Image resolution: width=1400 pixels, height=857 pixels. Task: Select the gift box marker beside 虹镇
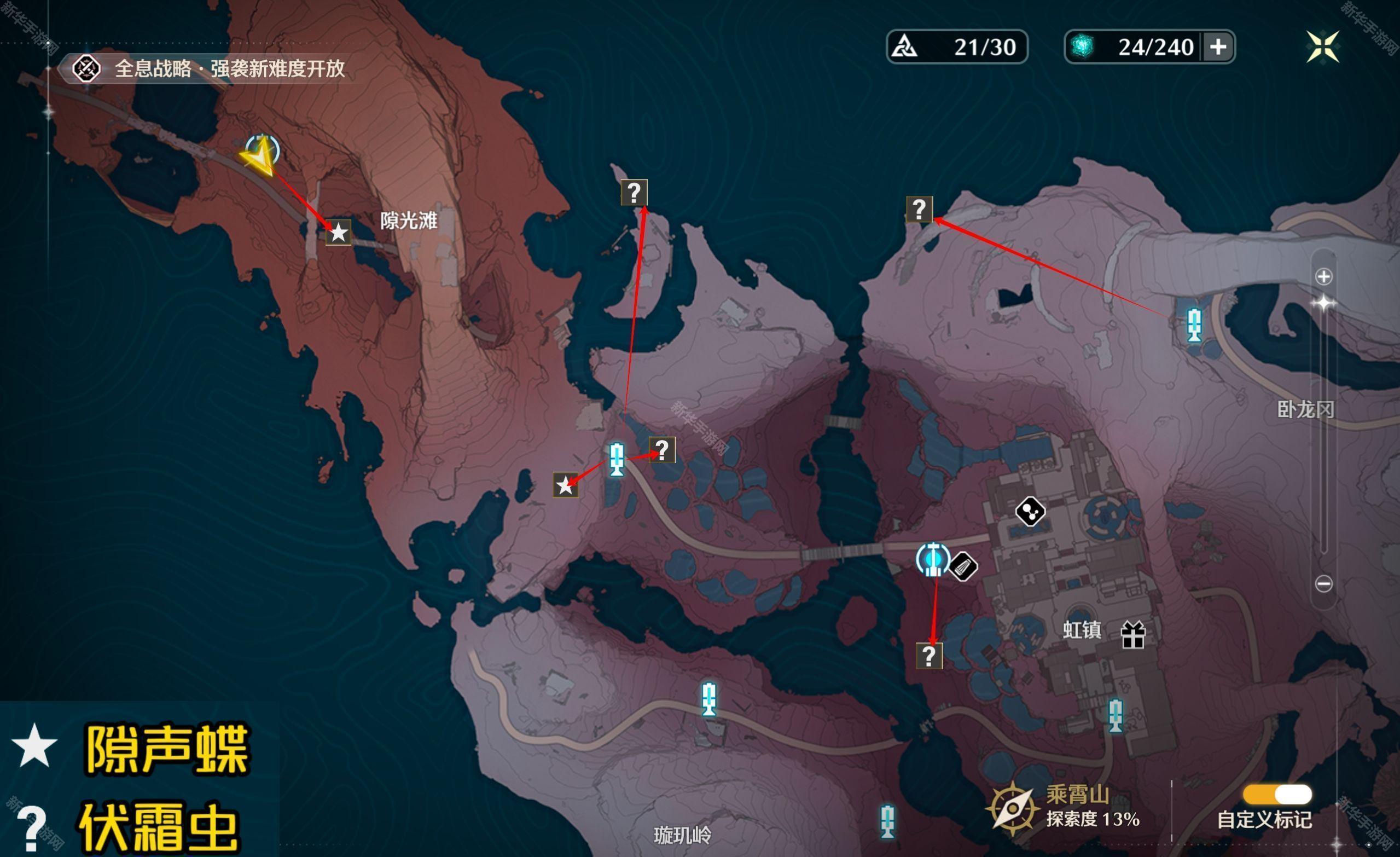point(1132,635)
